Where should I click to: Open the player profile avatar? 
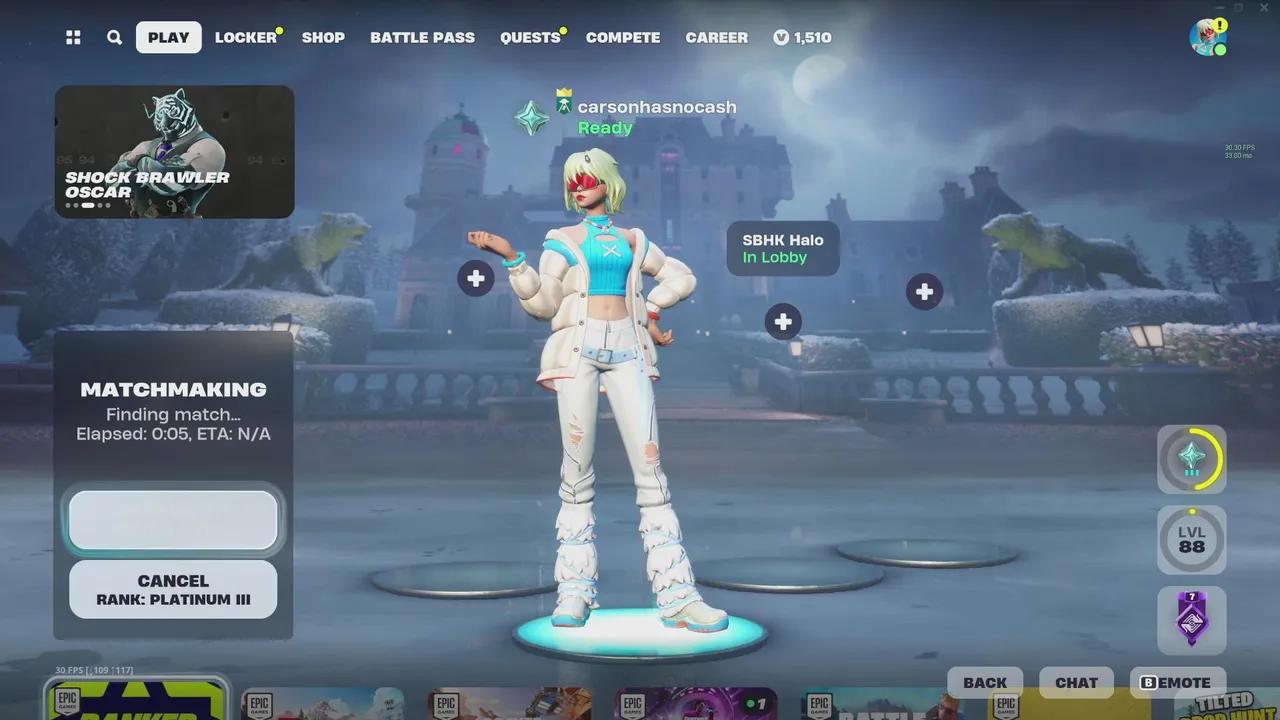pos(1207,37)
